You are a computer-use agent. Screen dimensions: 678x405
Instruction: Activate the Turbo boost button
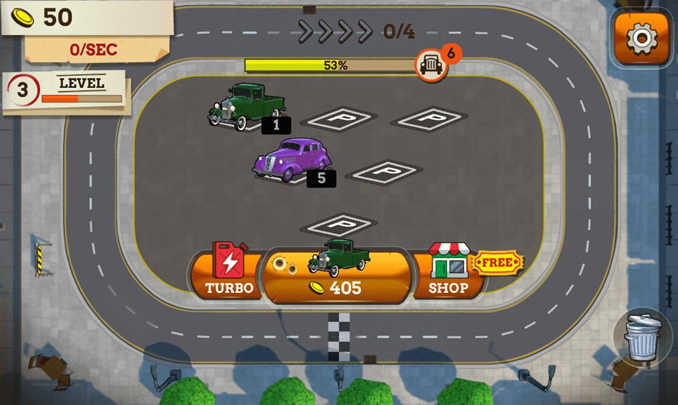[x=229, y=270]
